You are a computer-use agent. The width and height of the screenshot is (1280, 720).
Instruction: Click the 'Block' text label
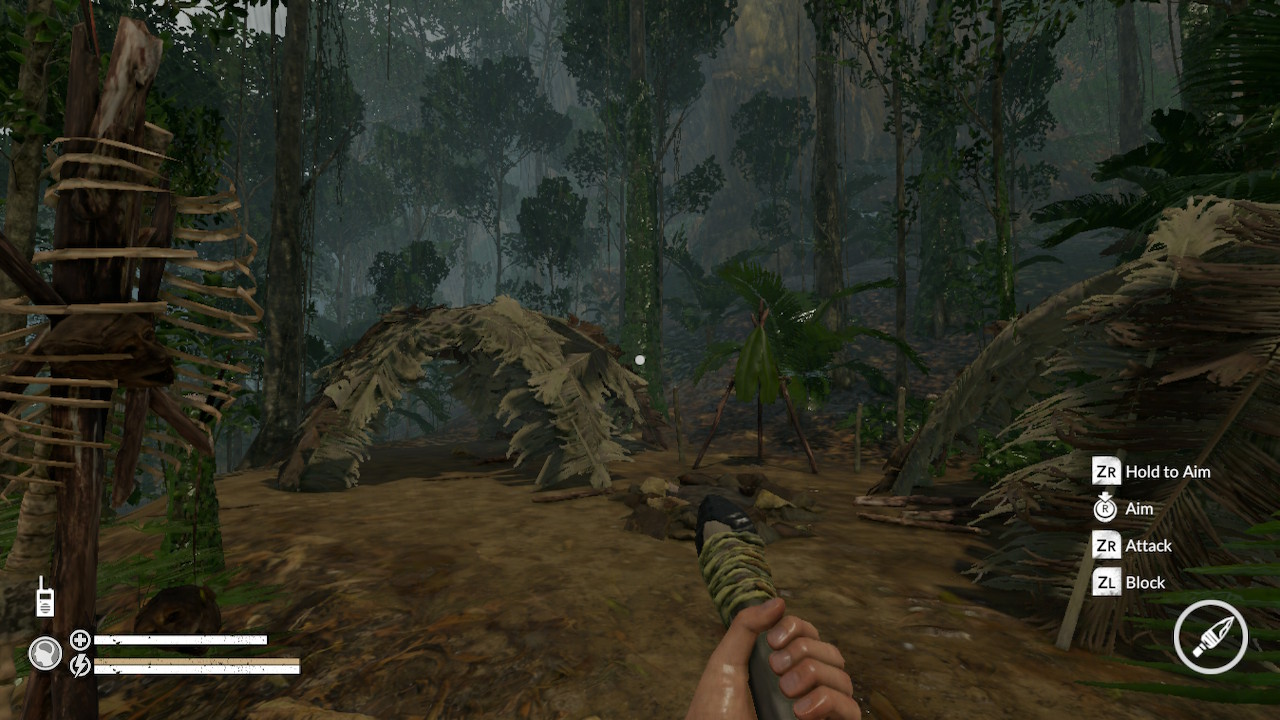(x=1144, y=582)
